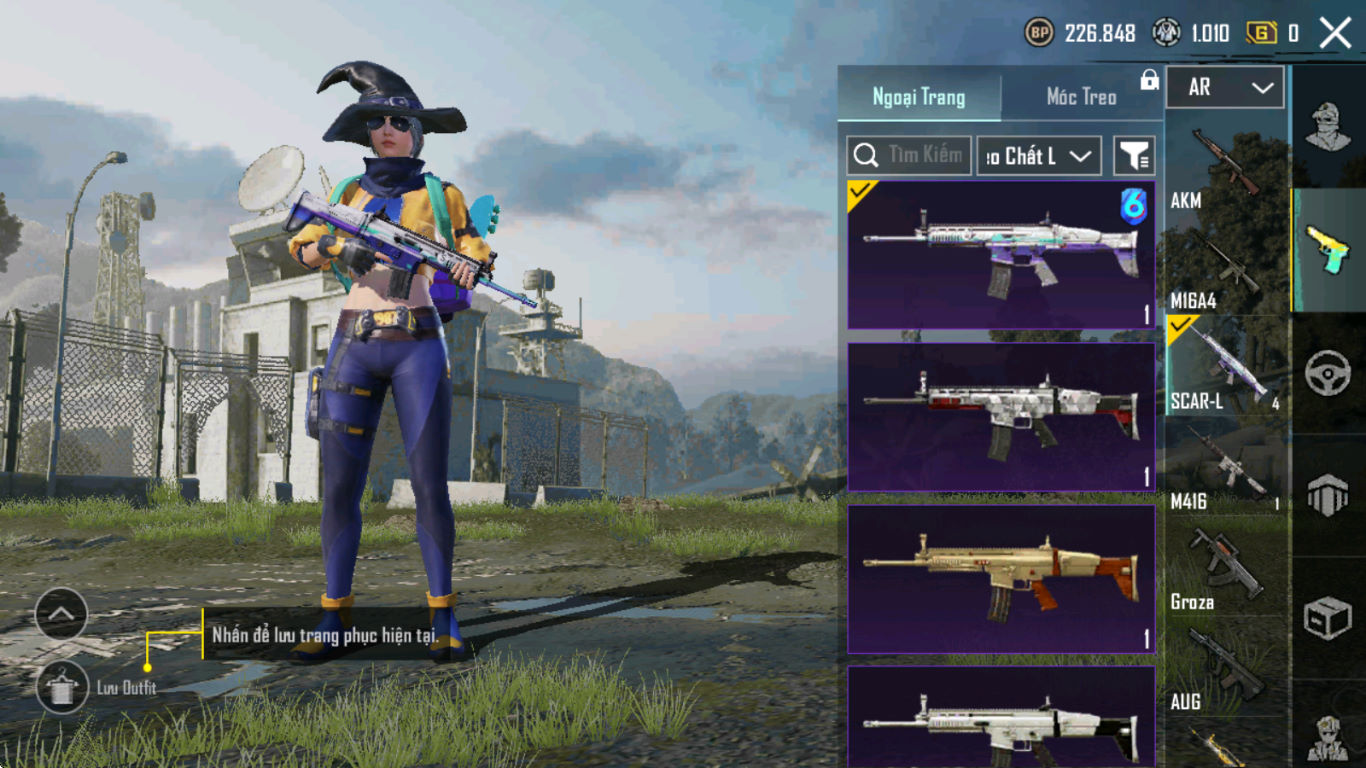Choose AUG in the weapon list
Viewport: 1366px width, 768px height.
point(1226,668)
